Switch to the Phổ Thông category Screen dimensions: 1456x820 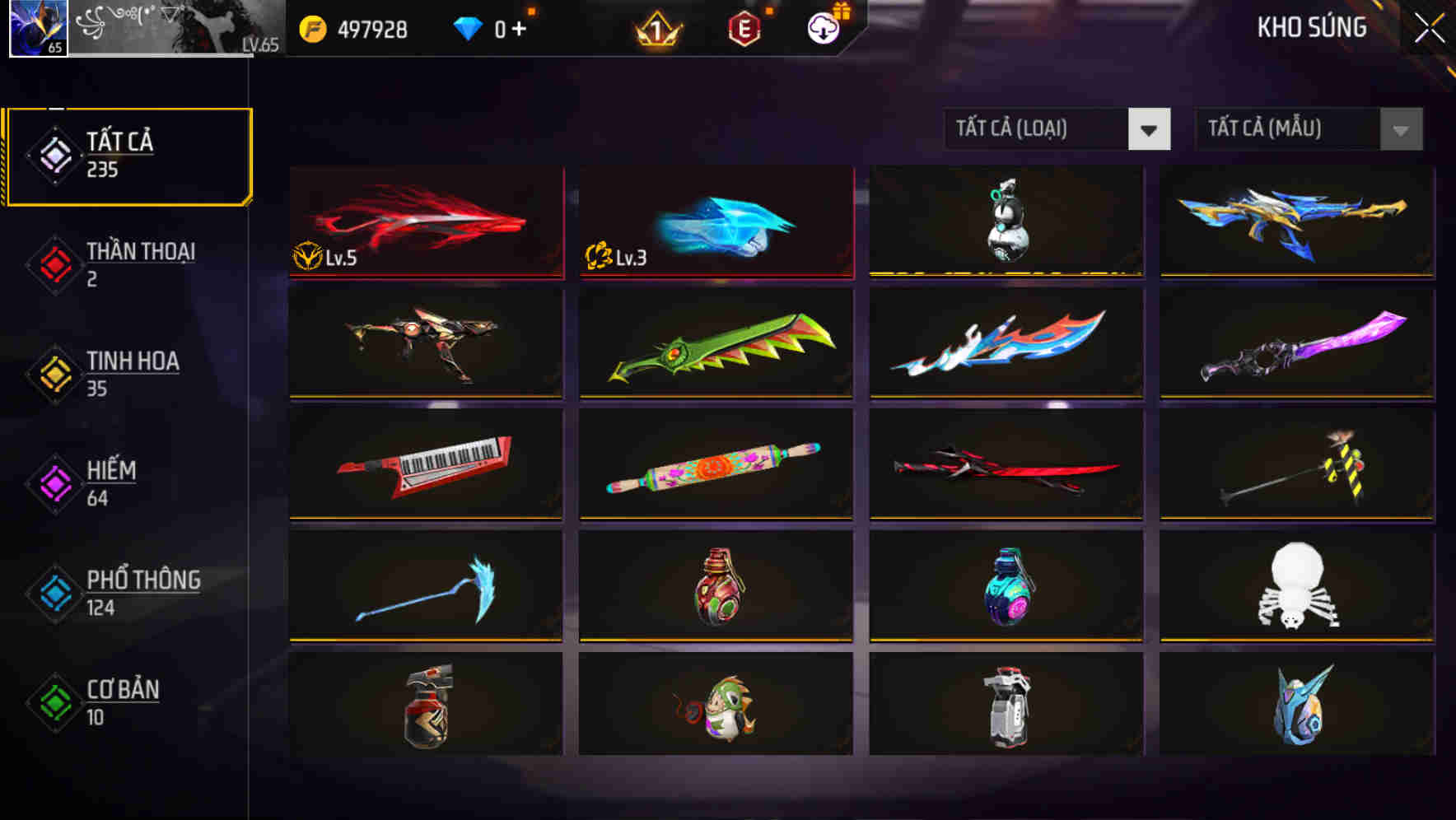[x=142, y=580]
